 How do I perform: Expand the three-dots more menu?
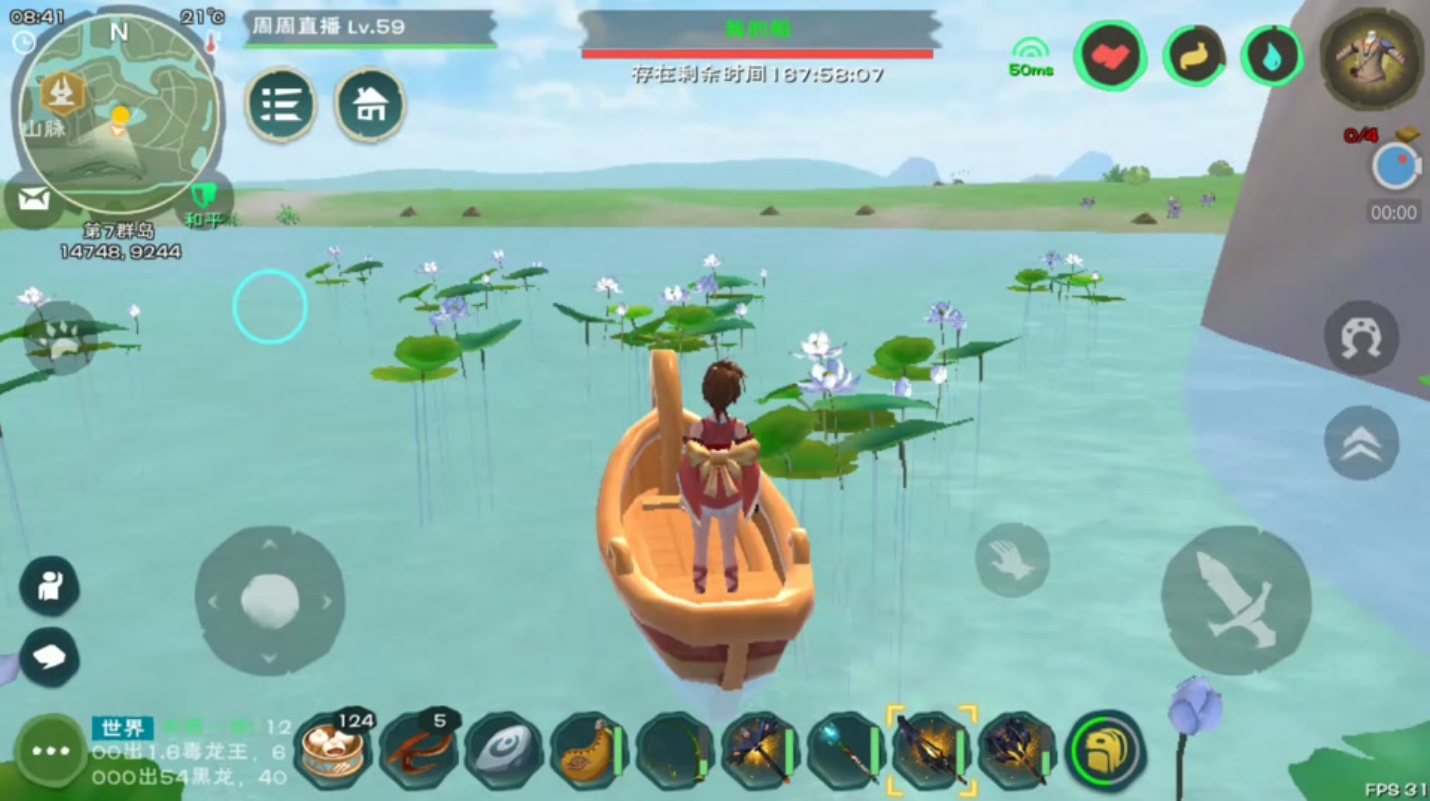(50, 751)
